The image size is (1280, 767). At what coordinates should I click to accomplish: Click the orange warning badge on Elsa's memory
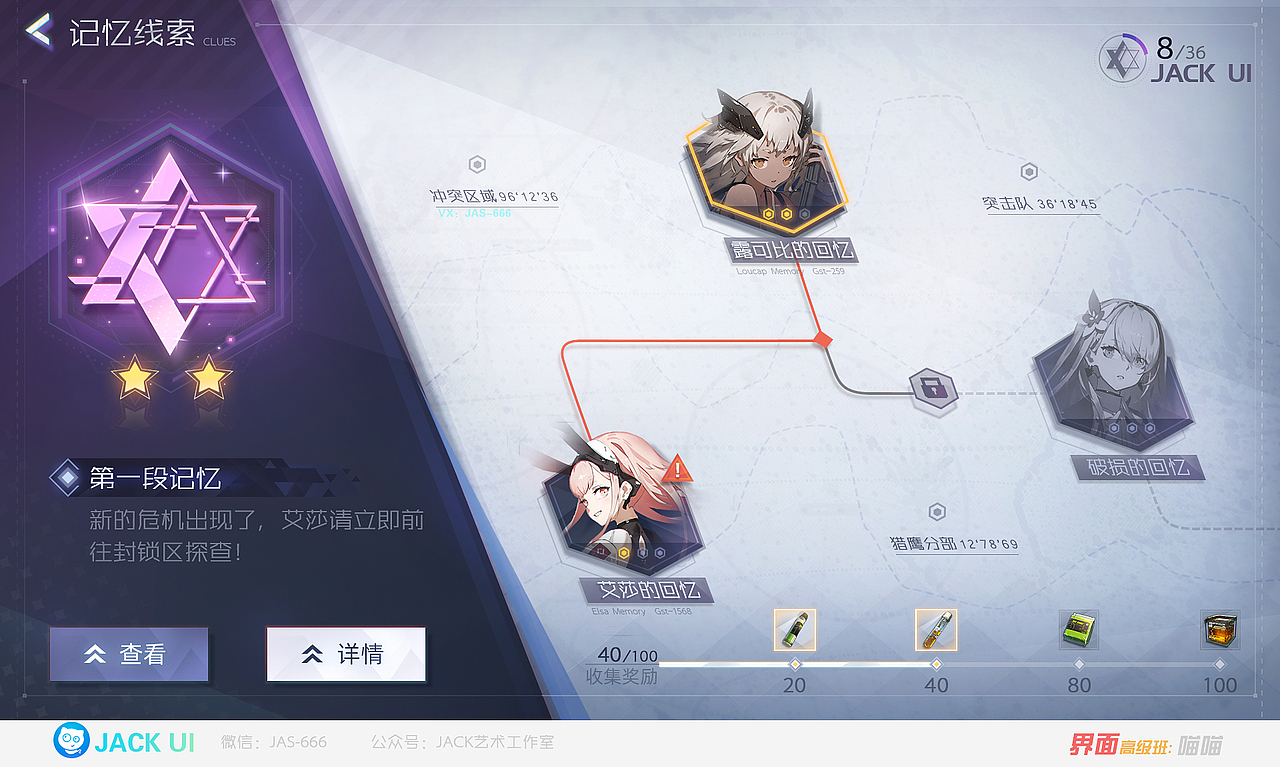click(679, 467)
